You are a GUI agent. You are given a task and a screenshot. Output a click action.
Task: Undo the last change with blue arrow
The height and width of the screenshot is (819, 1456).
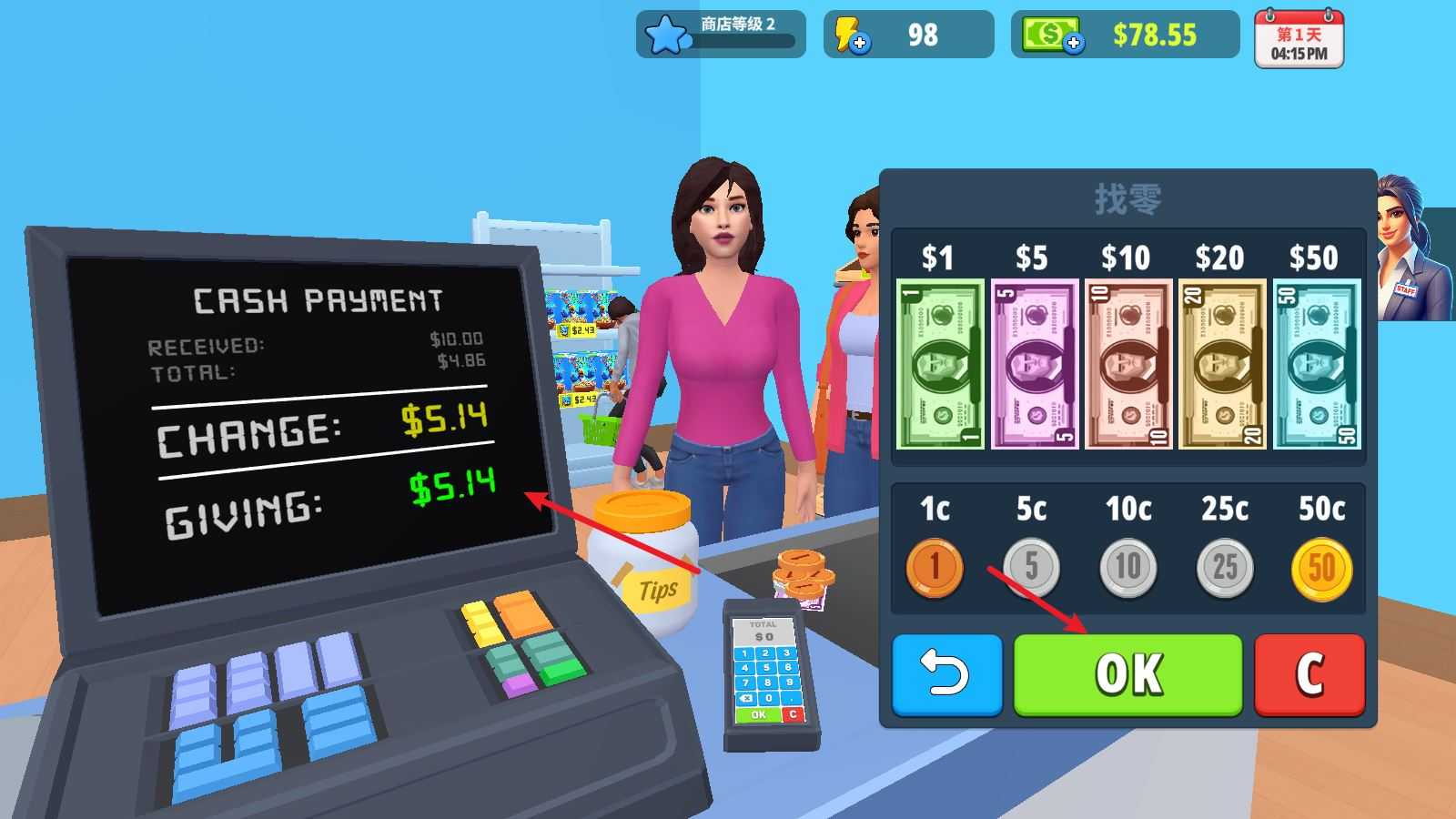(946, 674)
